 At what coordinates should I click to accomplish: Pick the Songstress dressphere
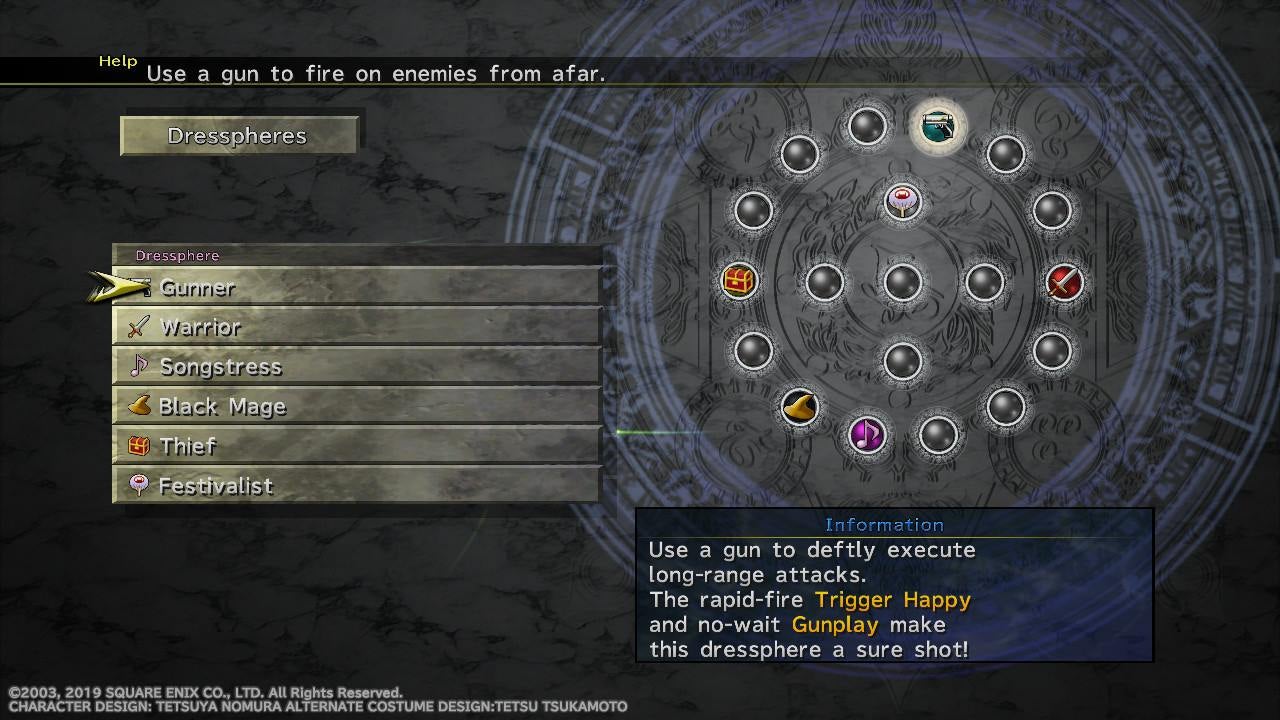pyautogui.click(x=357, y=367)
